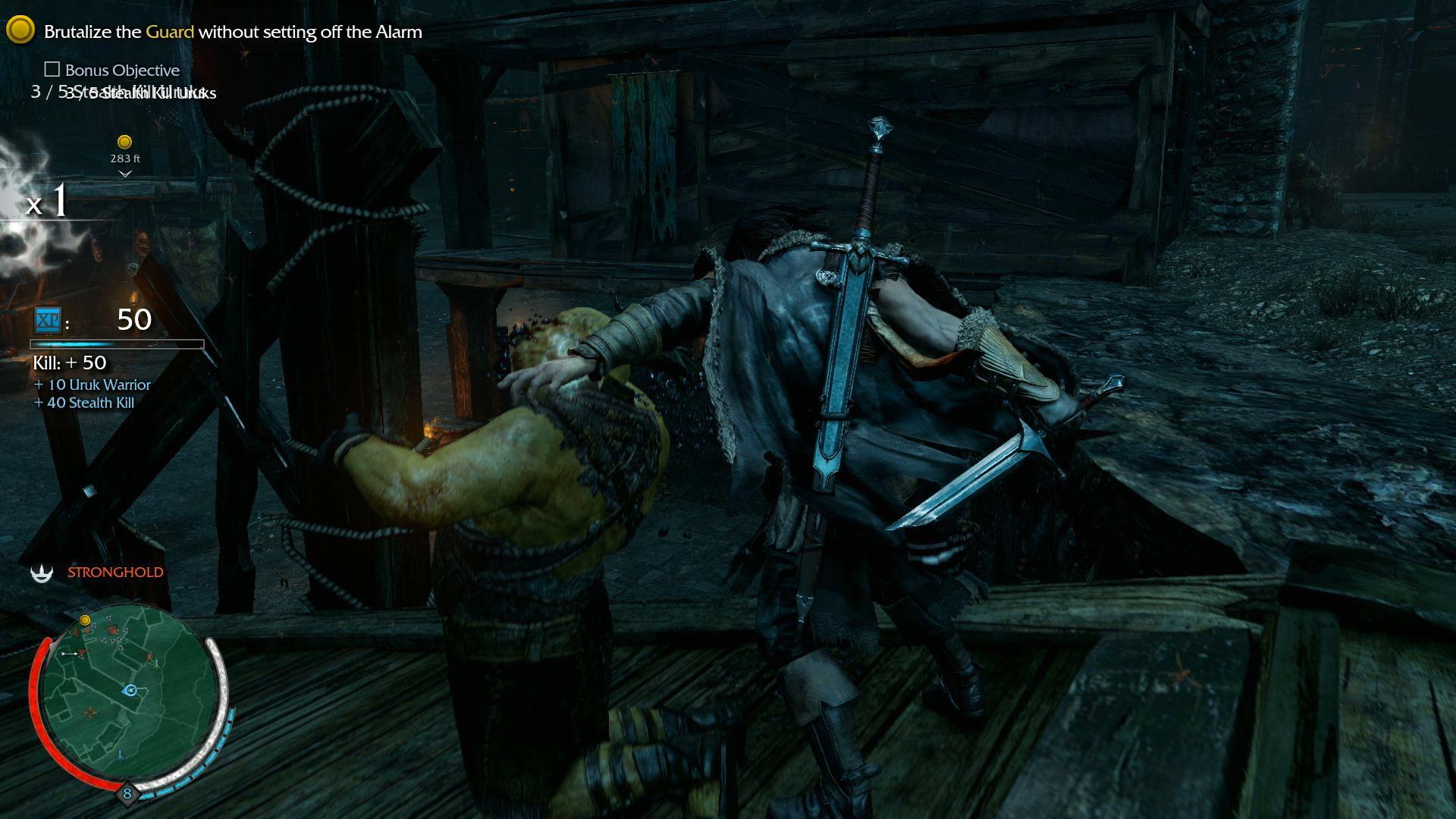This screenshot has width=1456, height=819.
Task: Select the brown rune marker inside the minimap
Action: point(90,712)
